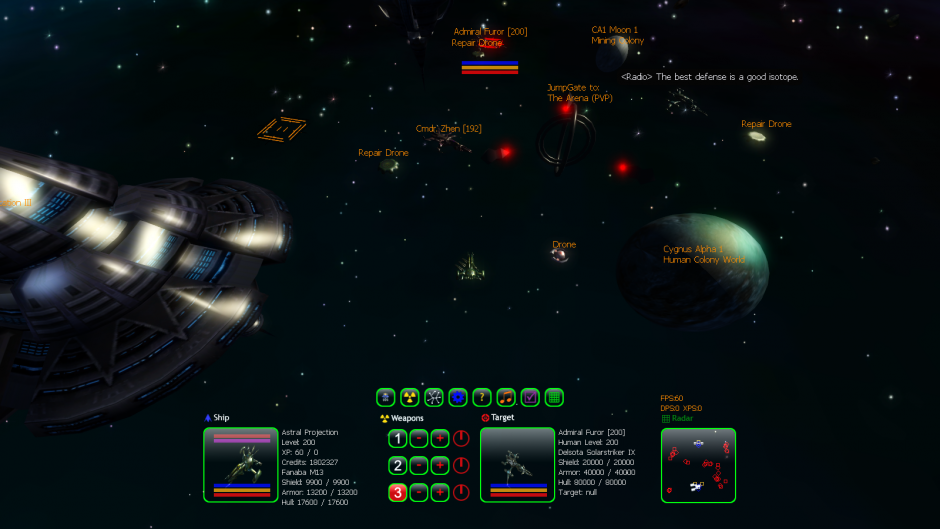Click the green grid toolbar icon
The width and height of the screenshot is (940, 529).
point(554,397)
